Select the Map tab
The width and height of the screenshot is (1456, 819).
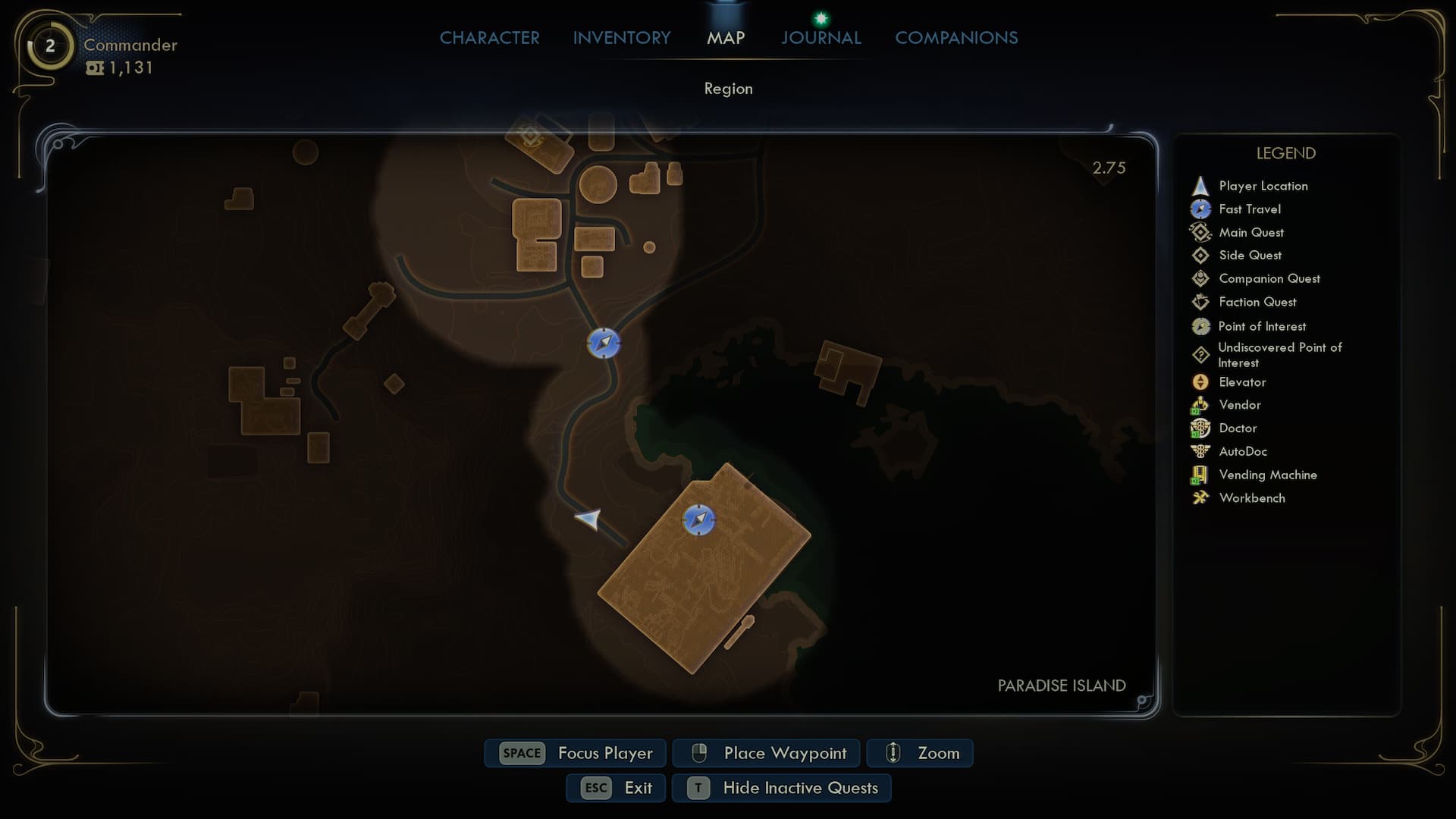tap(726, 38)
